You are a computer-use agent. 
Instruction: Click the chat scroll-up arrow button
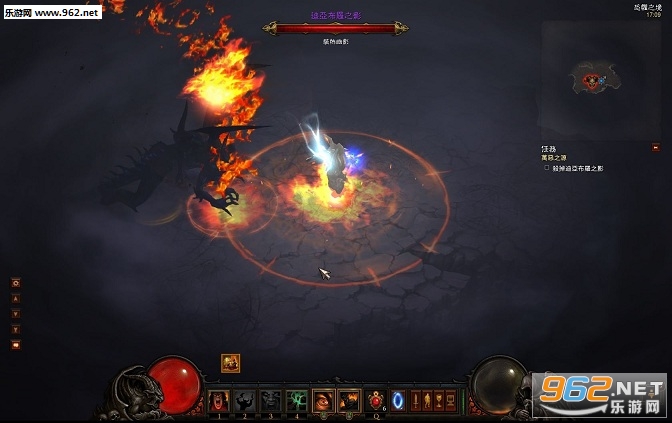tap(15, 298)
